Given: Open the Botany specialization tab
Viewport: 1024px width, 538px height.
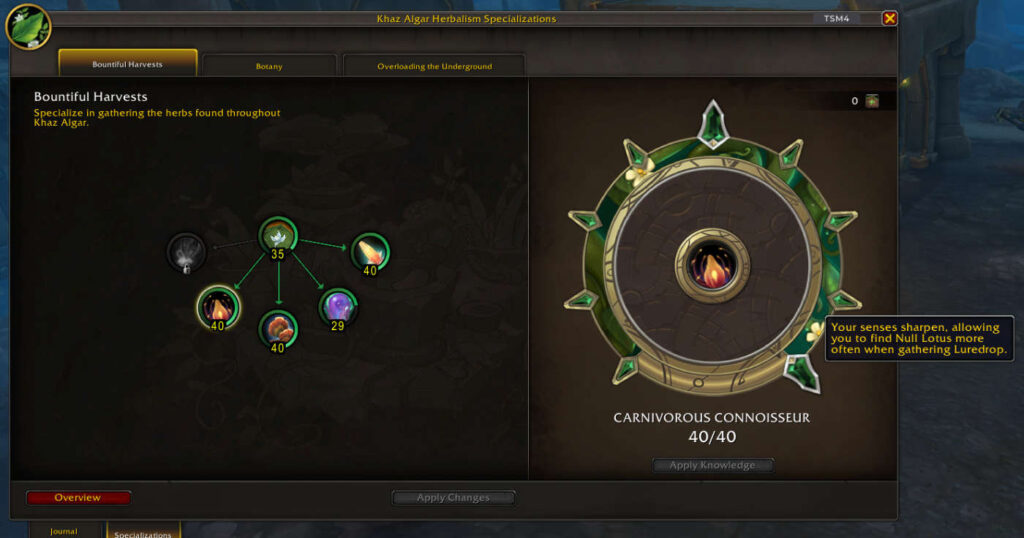Looking at the screenshot, I should click(269, 66).
